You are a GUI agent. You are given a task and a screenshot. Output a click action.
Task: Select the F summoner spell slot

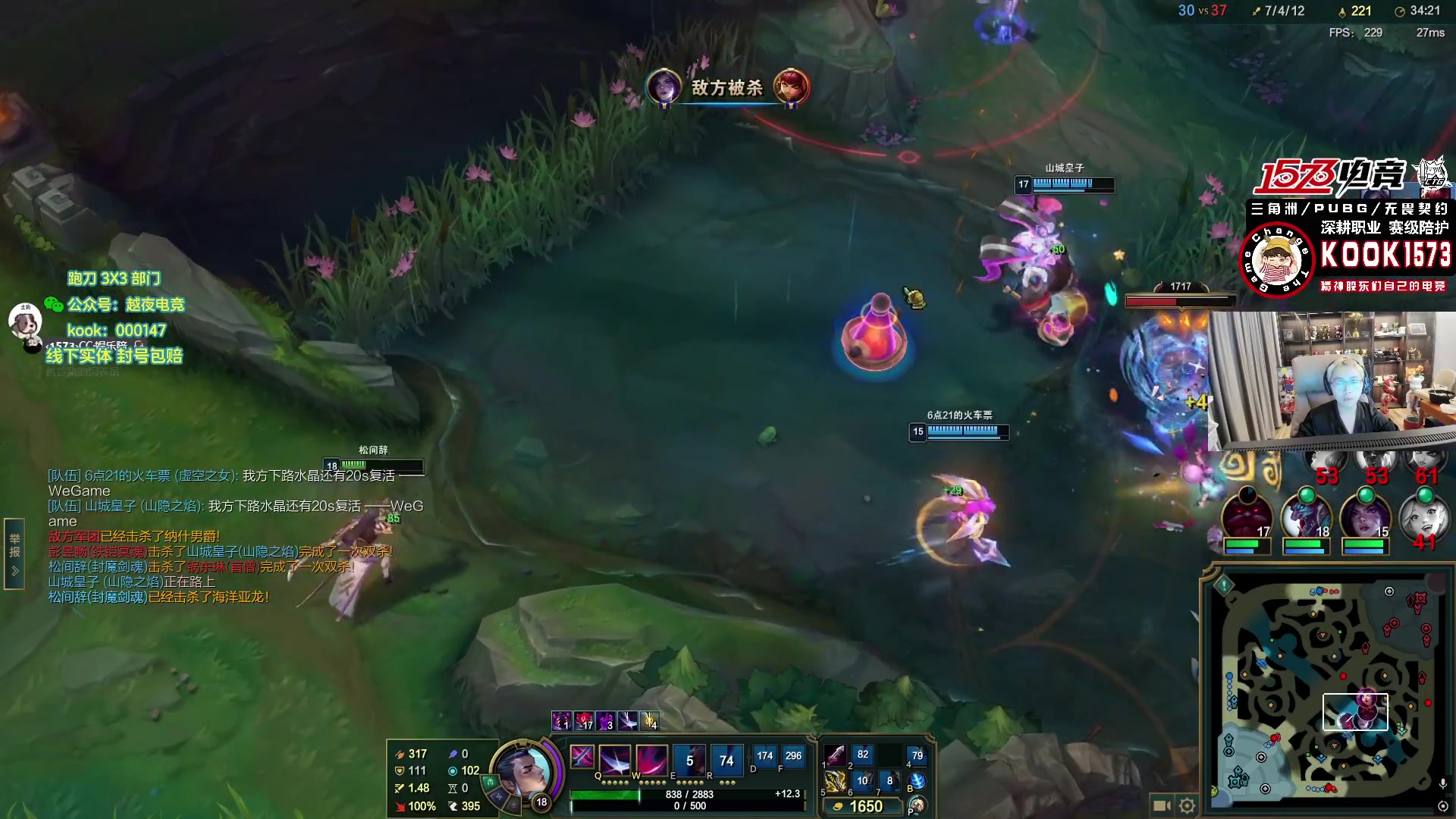pyautogui.click(x=793, y=757)
